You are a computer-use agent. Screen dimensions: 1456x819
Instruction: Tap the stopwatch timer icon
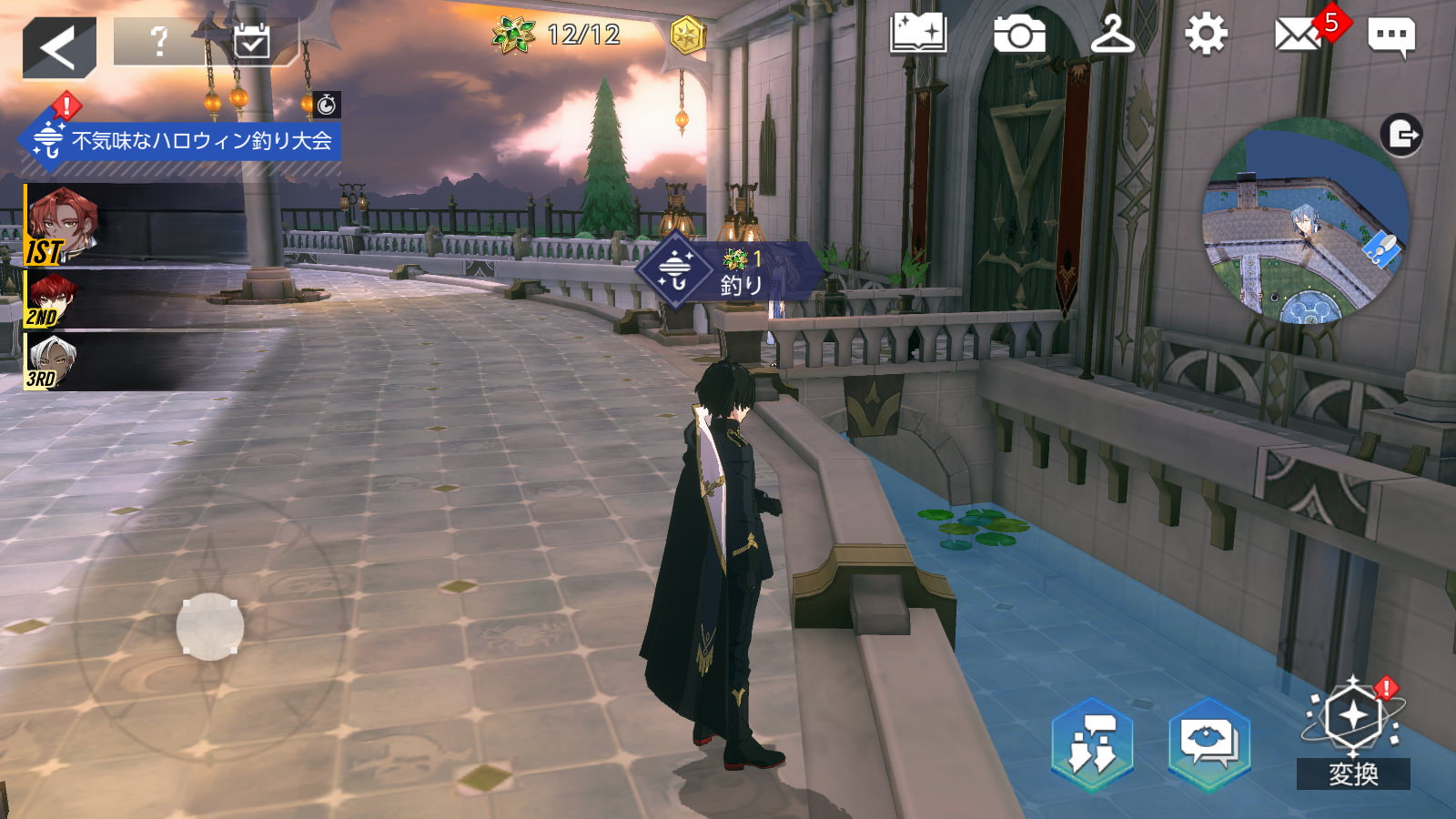pos(326,105)
